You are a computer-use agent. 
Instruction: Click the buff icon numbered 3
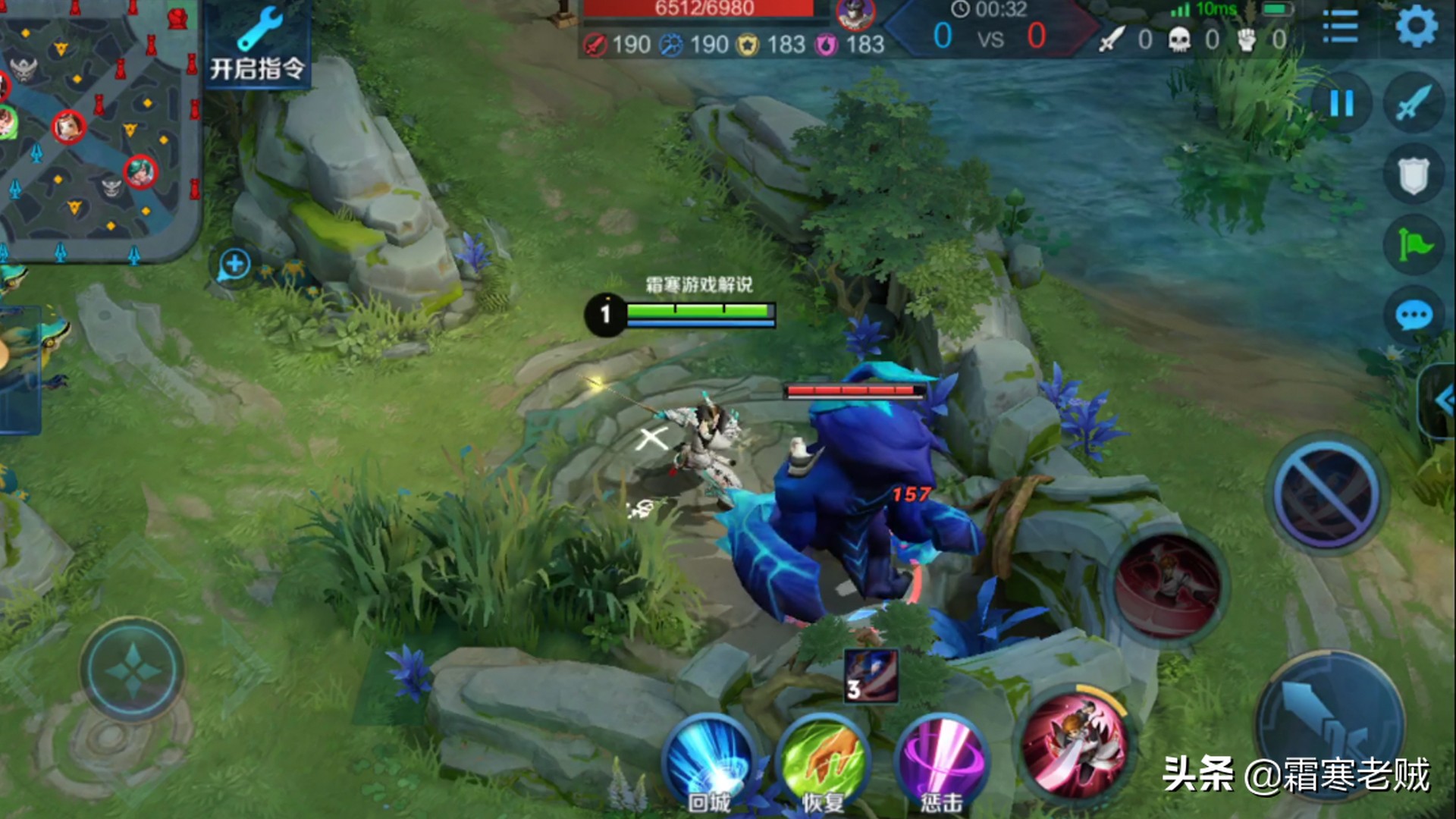tap(871, 676)
